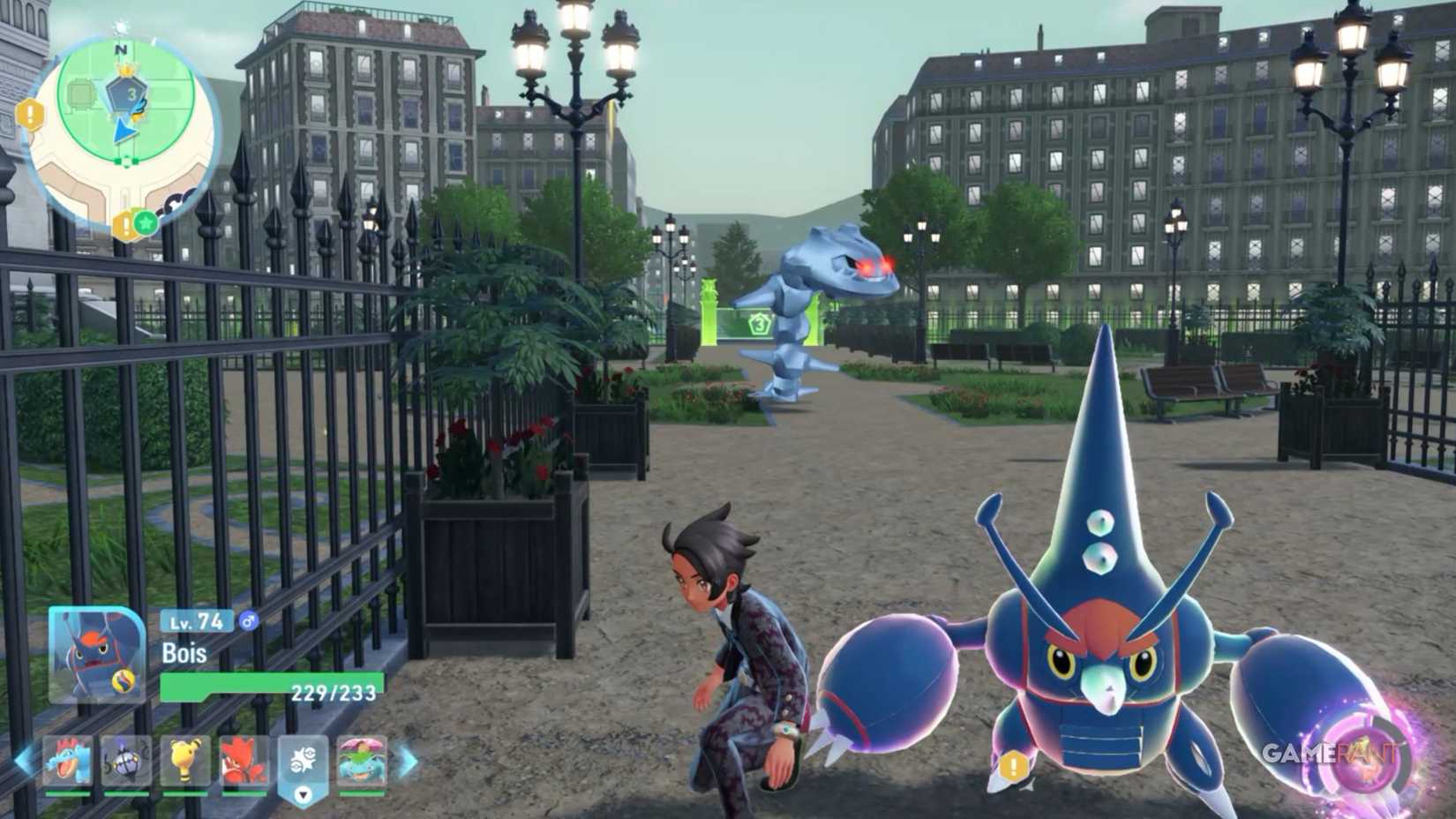Select Chandelure in the party bar
1456x819 pixels.
[128, 760]
